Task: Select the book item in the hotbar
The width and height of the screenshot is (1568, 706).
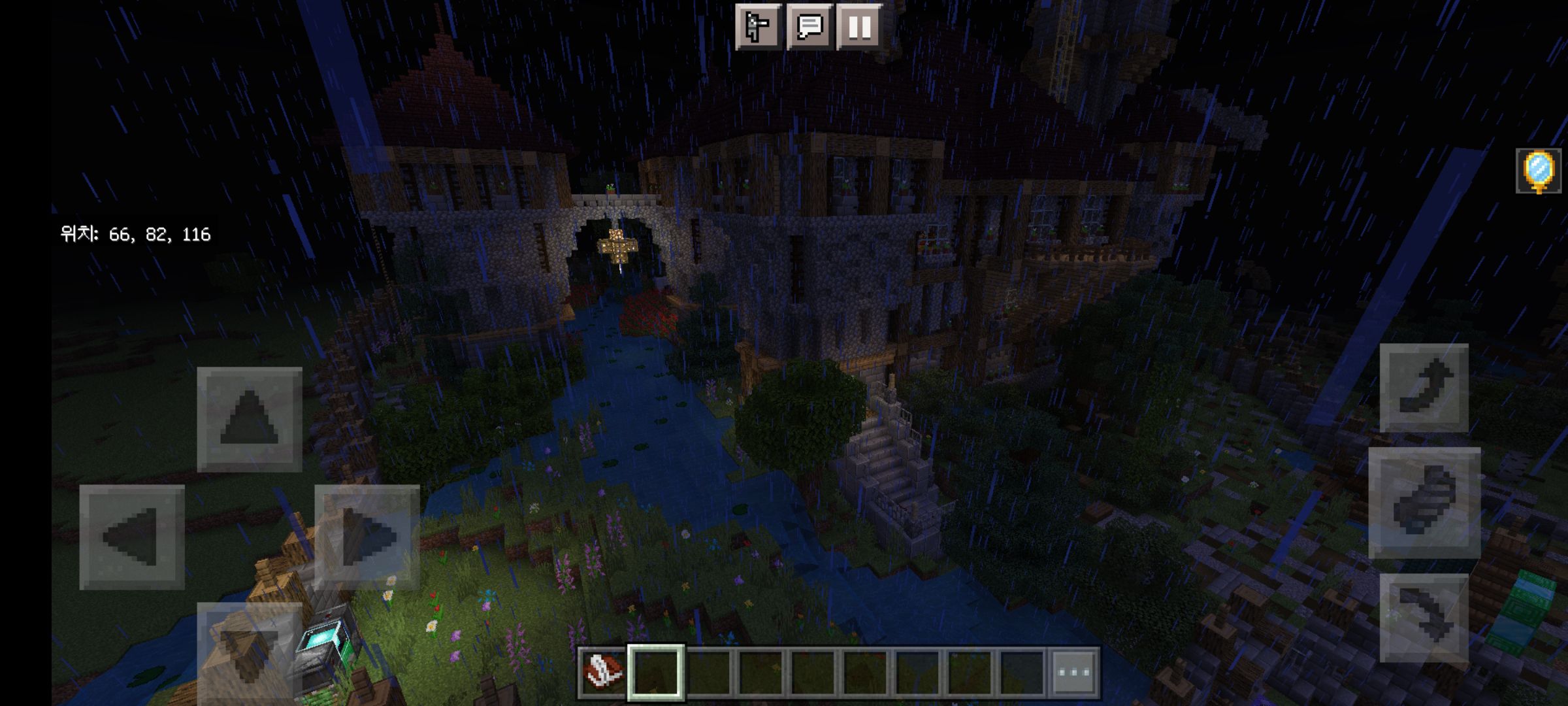Action: [x=601, y=672]
